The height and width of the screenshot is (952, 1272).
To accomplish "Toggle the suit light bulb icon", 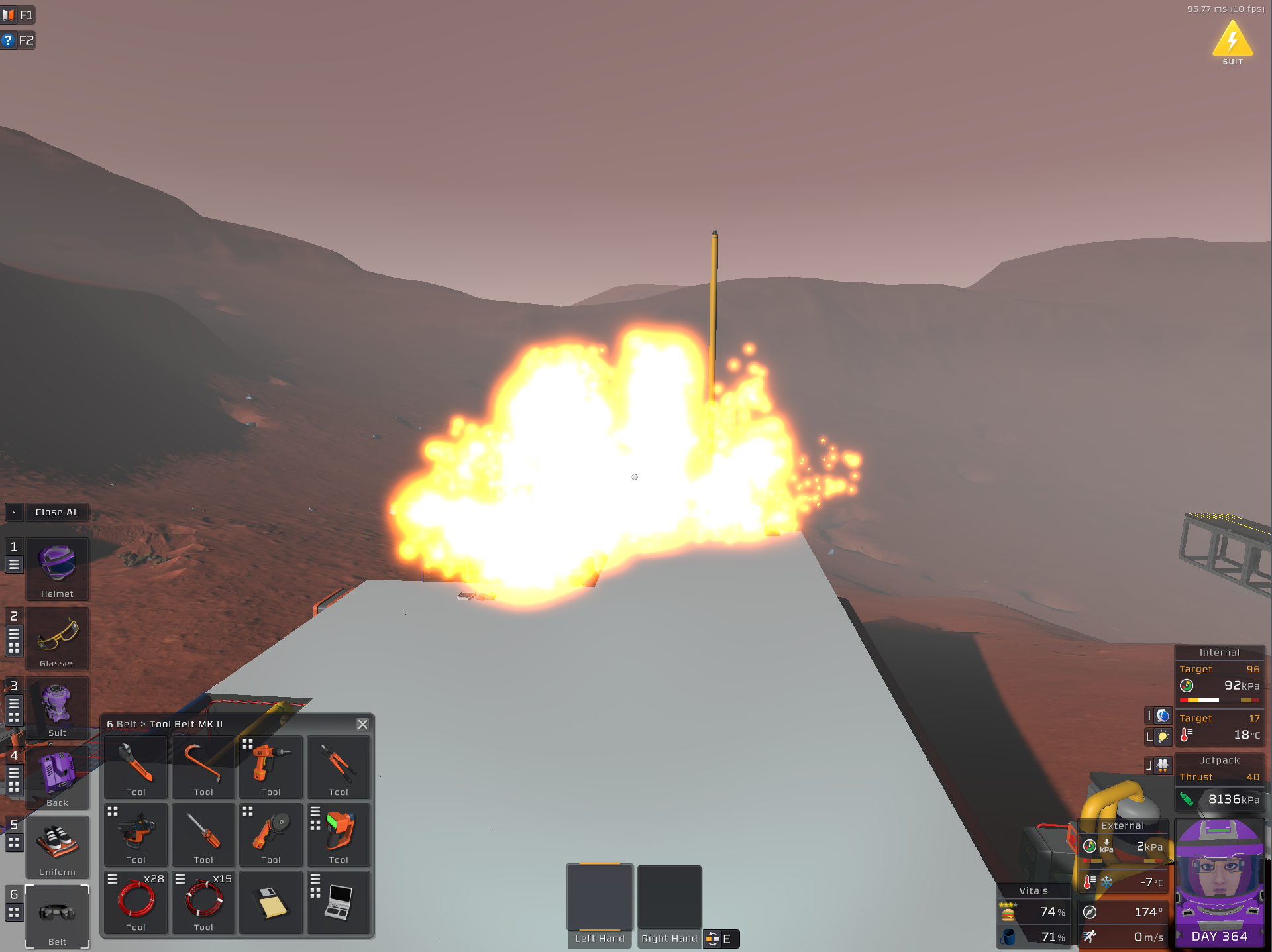I will click(x=1163, y=736).
